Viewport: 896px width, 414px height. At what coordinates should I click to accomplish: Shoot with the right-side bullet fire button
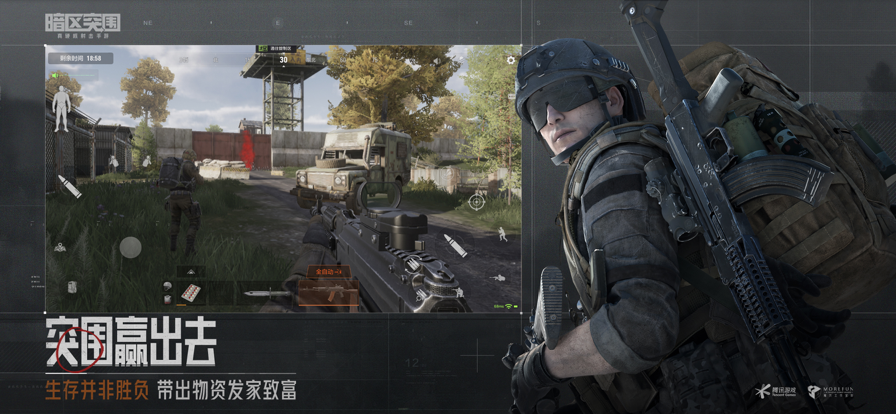455,245
